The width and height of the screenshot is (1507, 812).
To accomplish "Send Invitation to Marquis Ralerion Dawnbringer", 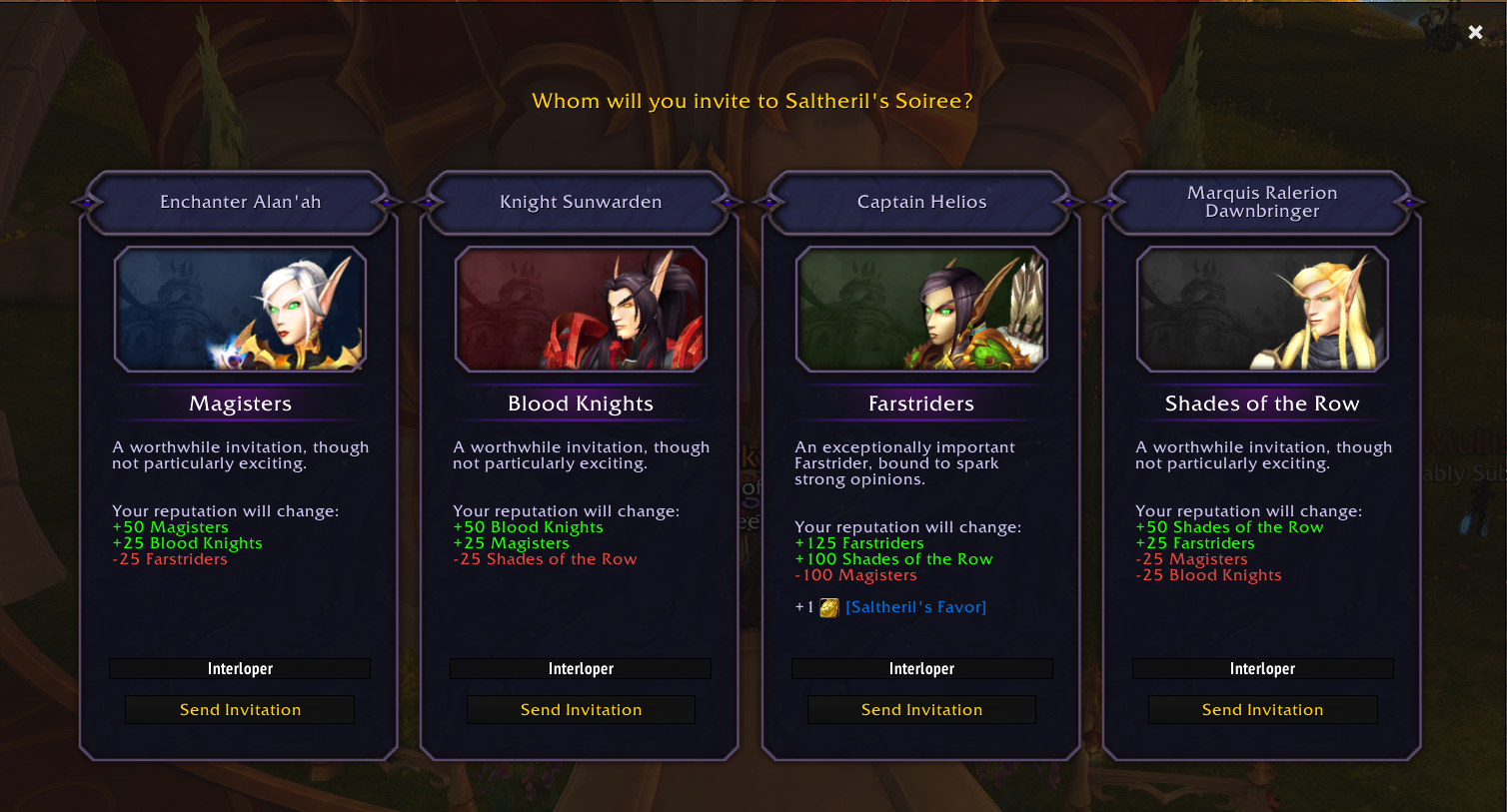I will click(x=1262, y=709).
